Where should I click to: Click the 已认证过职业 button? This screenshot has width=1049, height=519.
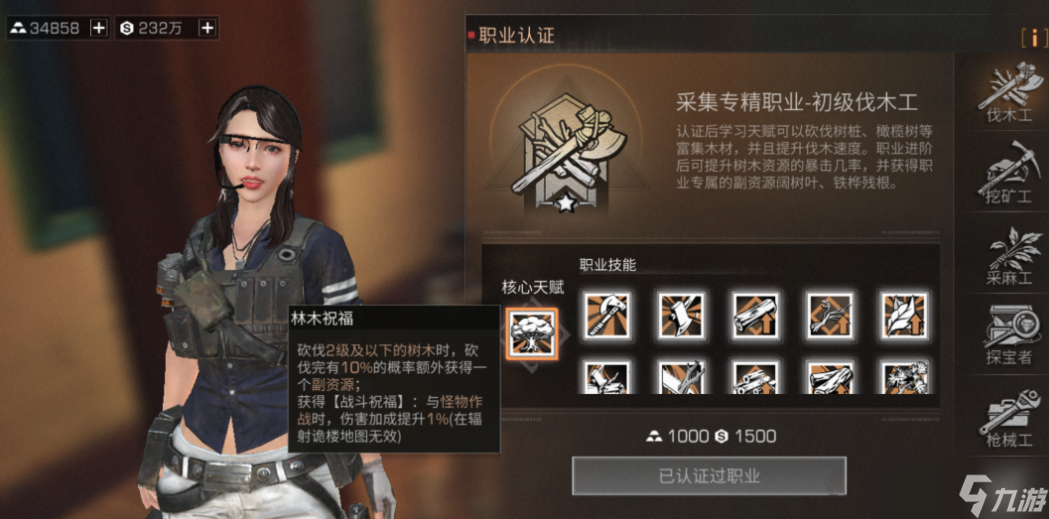(709, 476)
